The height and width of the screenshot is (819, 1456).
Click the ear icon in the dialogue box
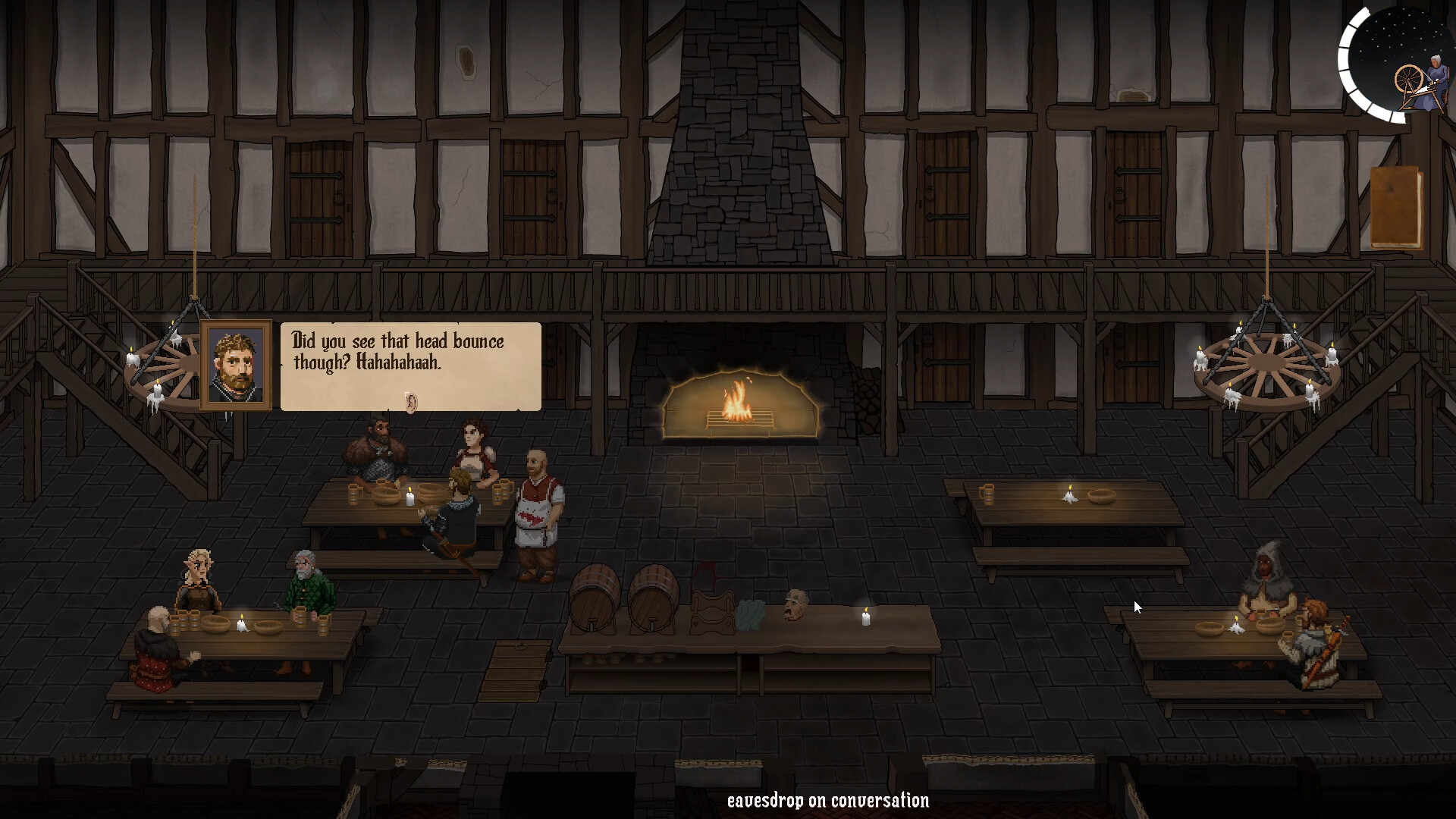pyautogui.click(x=411, y=401)
